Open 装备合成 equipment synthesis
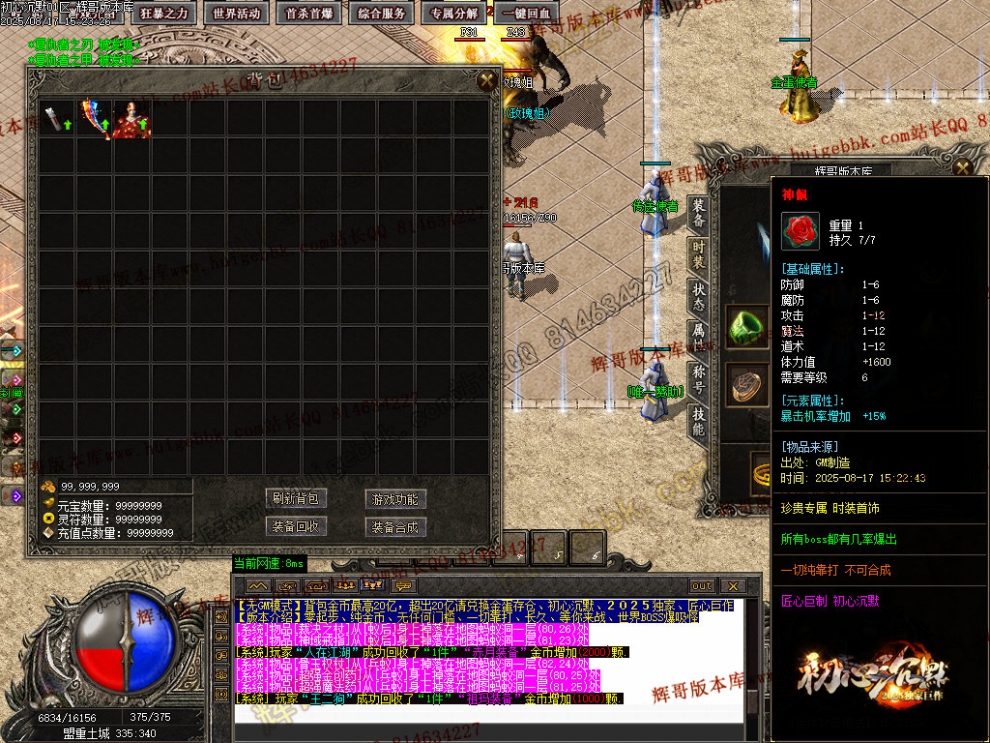This screenshot has width=990, height=743. 395,526
